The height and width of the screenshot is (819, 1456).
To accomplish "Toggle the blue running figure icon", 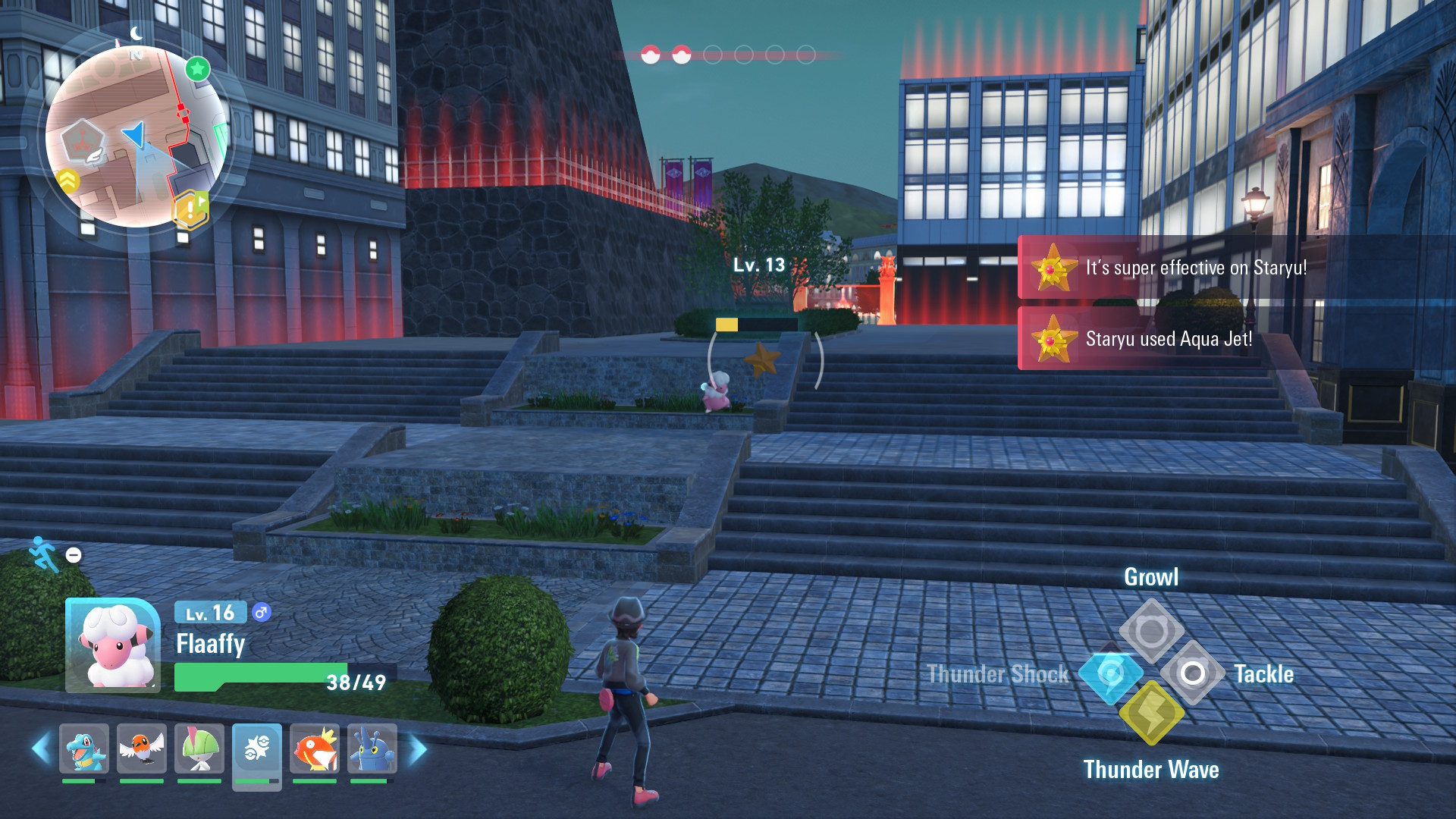I will click(x=43, y=554).
